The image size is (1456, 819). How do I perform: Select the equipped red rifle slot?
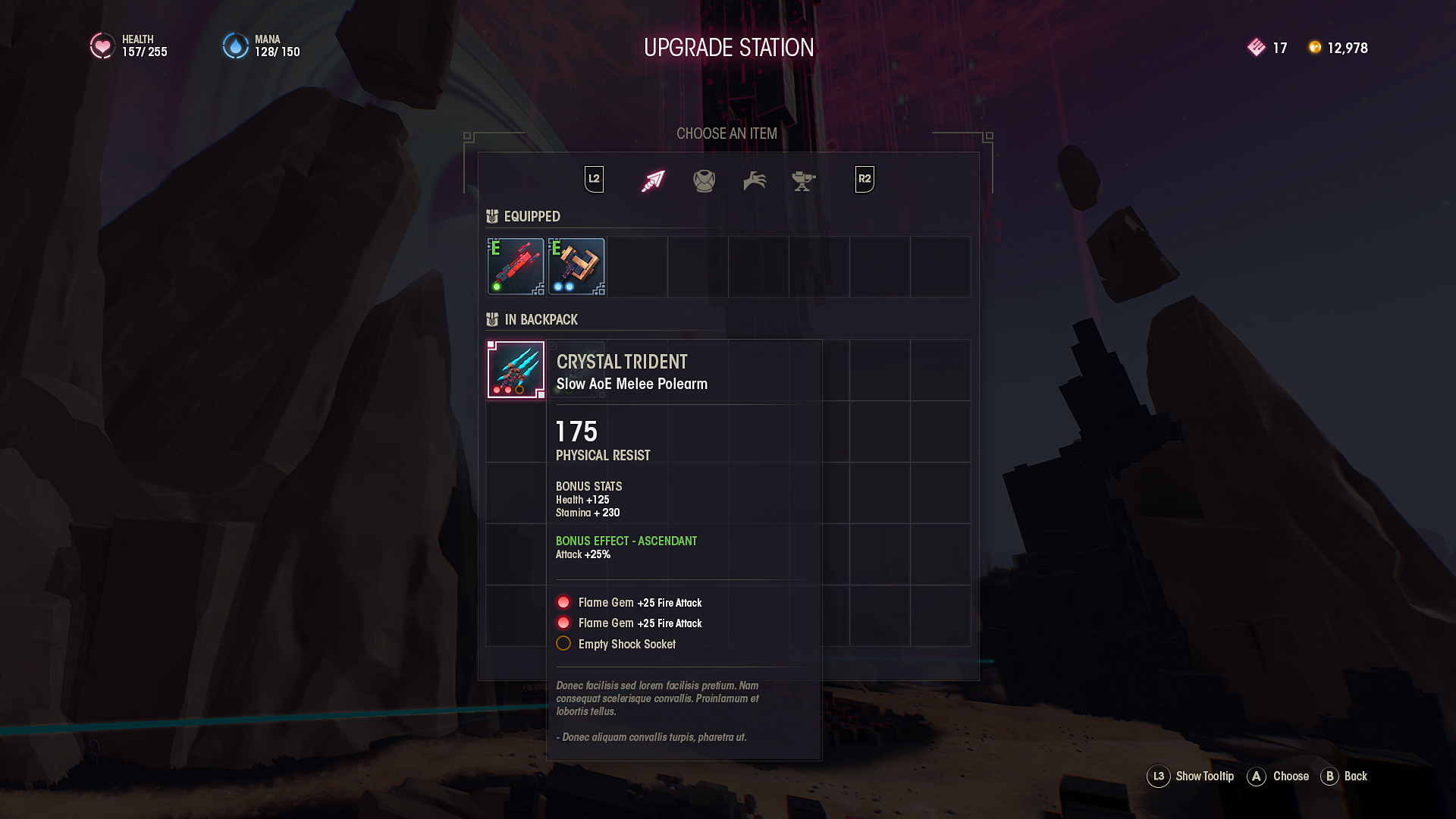(516, 266)
